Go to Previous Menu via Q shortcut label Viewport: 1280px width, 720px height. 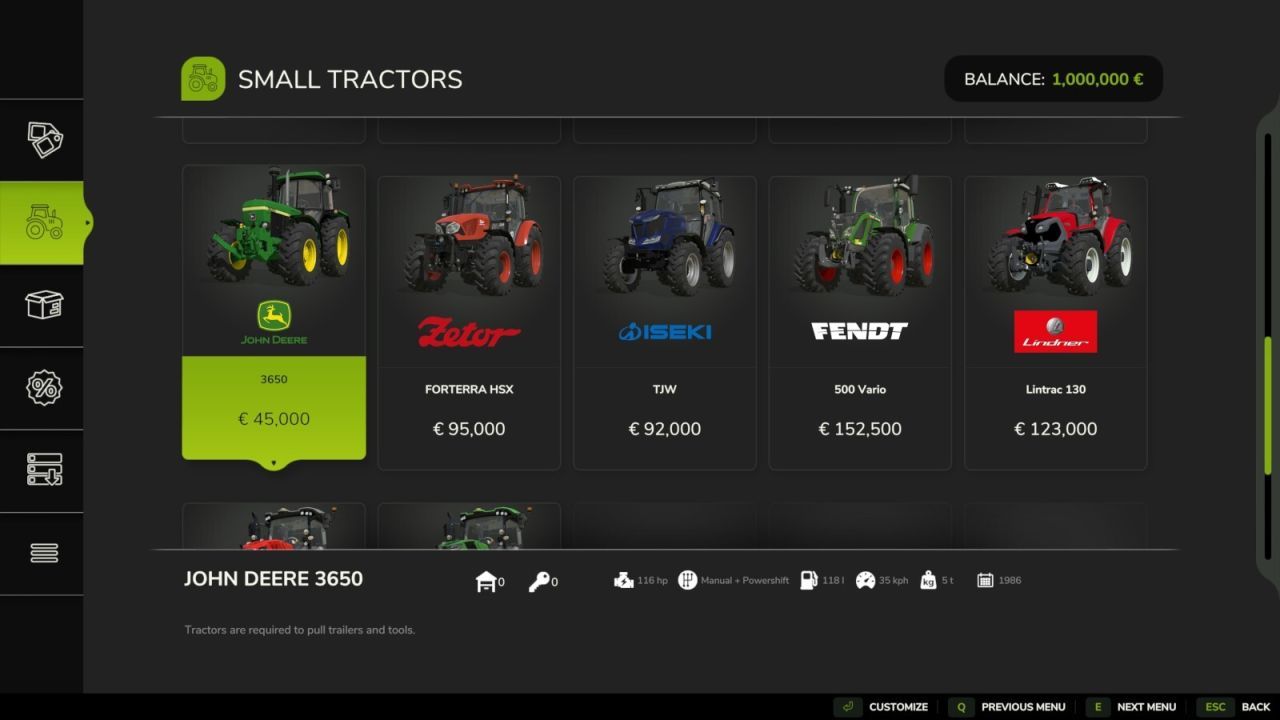(x=1022, y=706)
